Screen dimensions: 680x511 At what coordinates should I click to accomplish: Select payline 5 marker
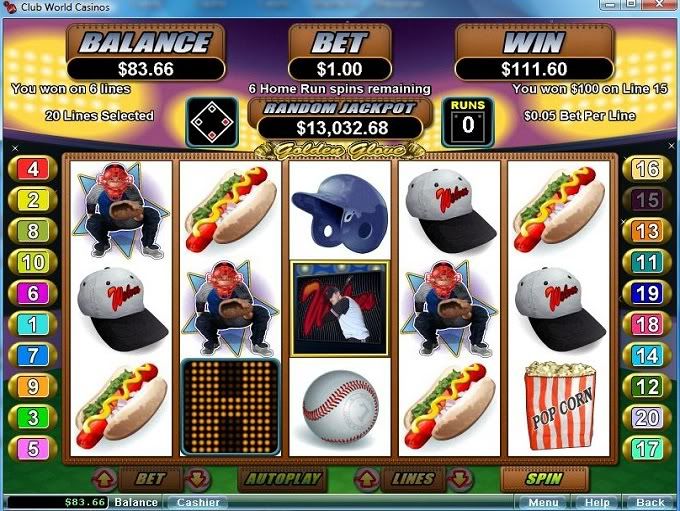(33, 449)
